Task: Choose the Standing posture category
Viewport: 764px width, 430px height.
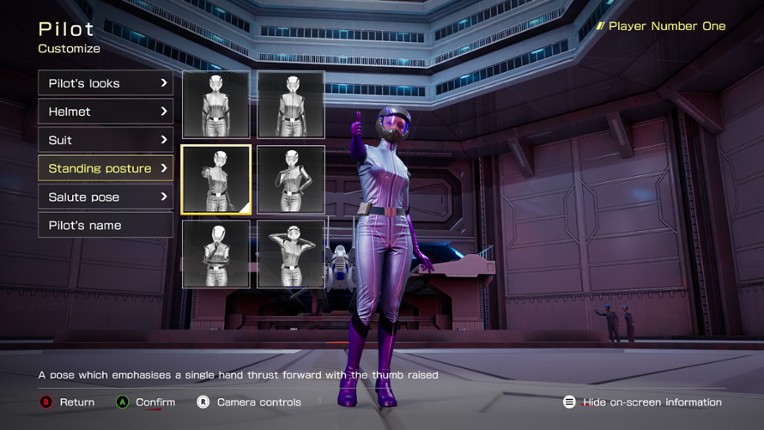Action: pos(105,168)
